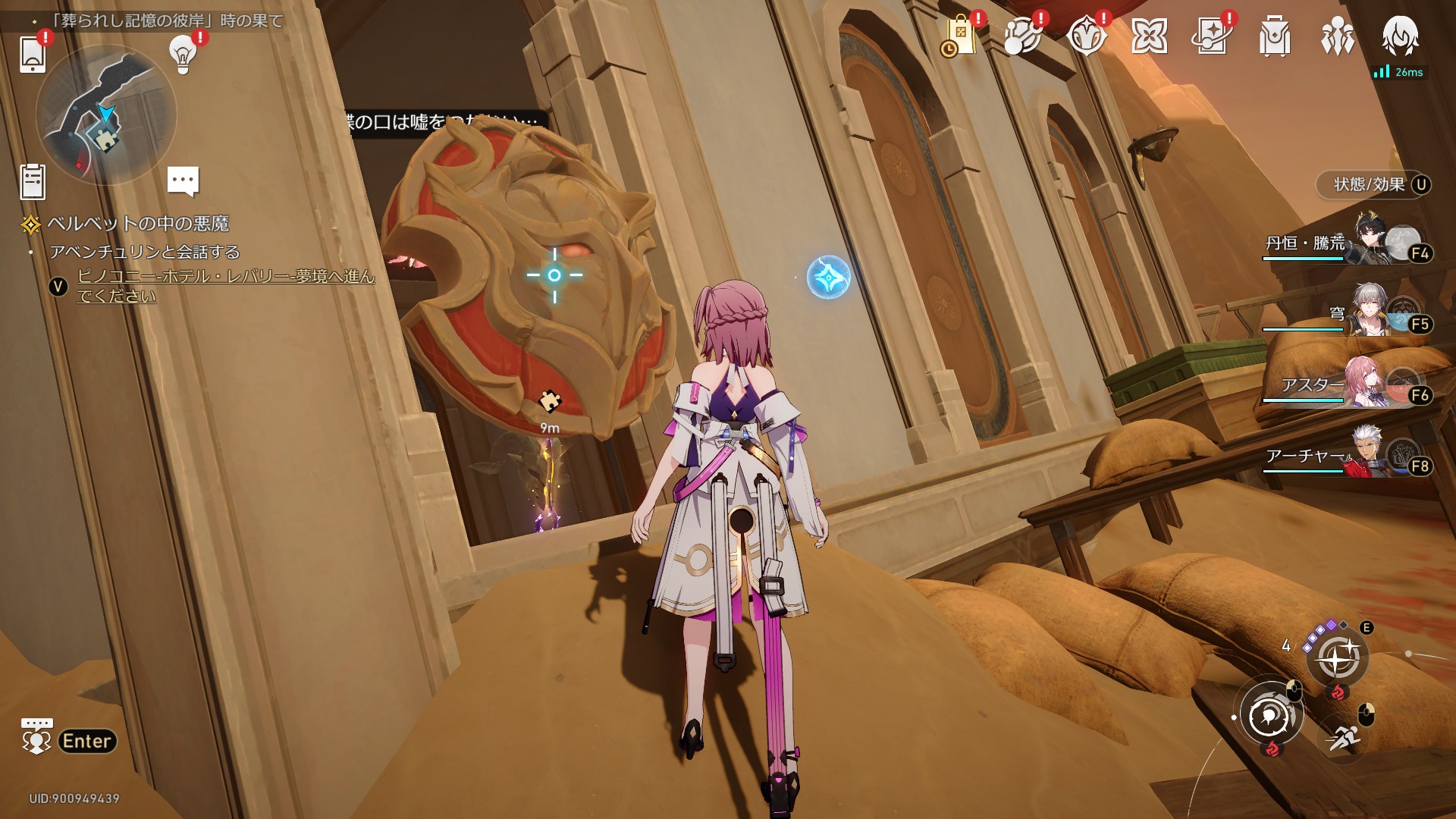Image resolution: width=1456 pixels, height=819 pixels.
Task: Open the warp planet icon
Action: pyautogui.click(x=1021, y=36)
